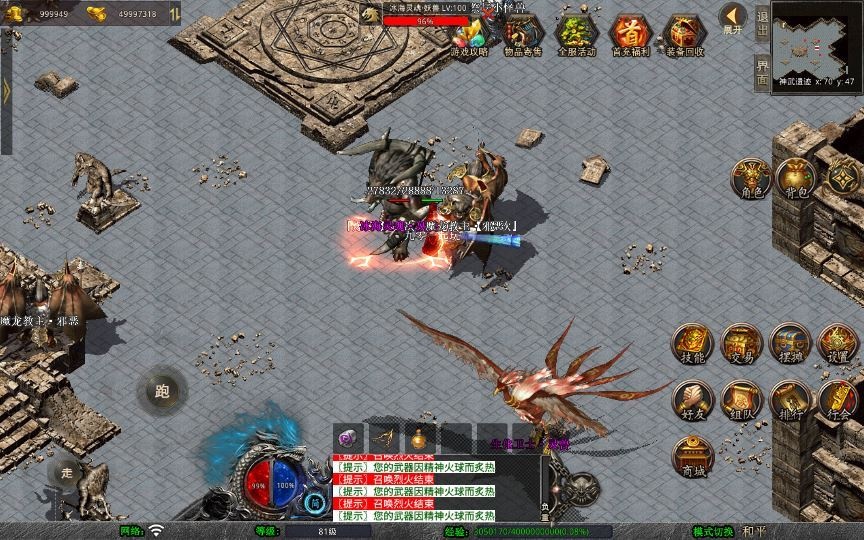The width and height of the screenshot is (864, 540).
Task: Open the 全服活动 server events
Action: (574, 36)
